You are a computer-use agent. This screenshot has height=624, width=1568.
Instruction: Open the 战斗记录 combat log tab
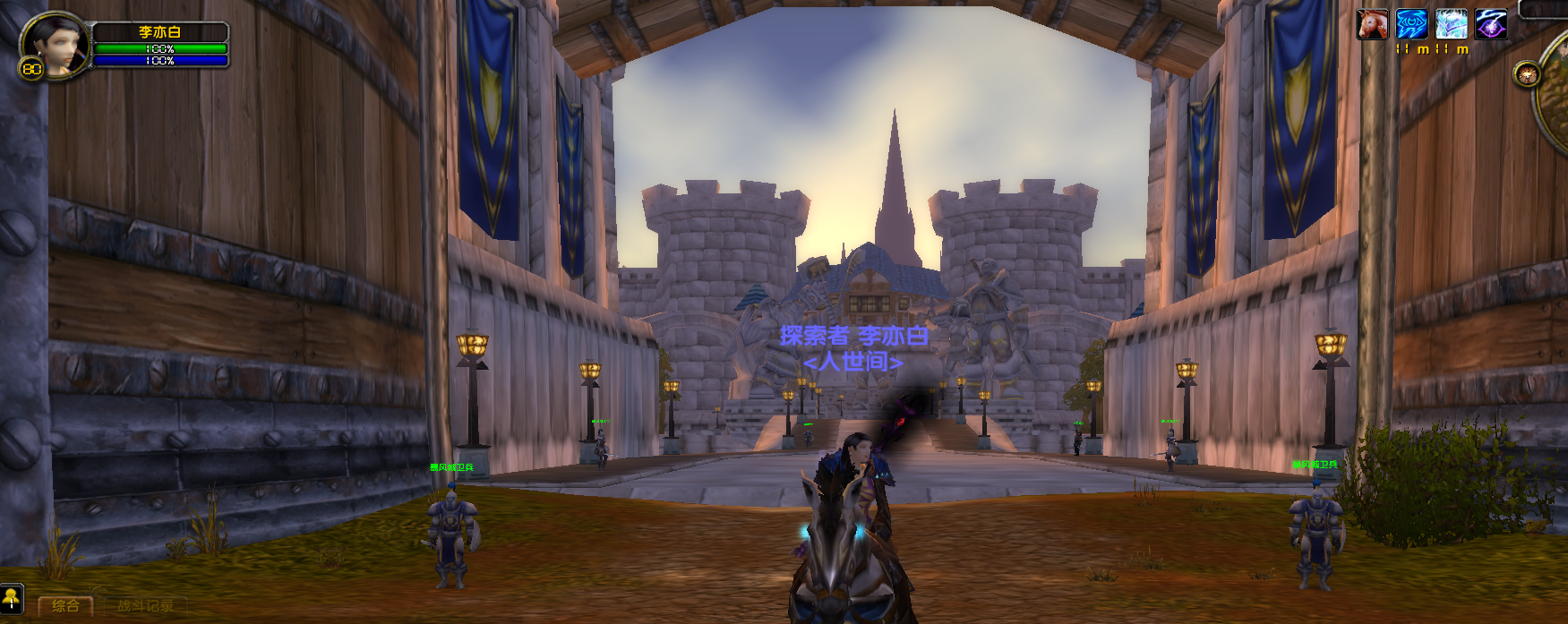point(145,606)
